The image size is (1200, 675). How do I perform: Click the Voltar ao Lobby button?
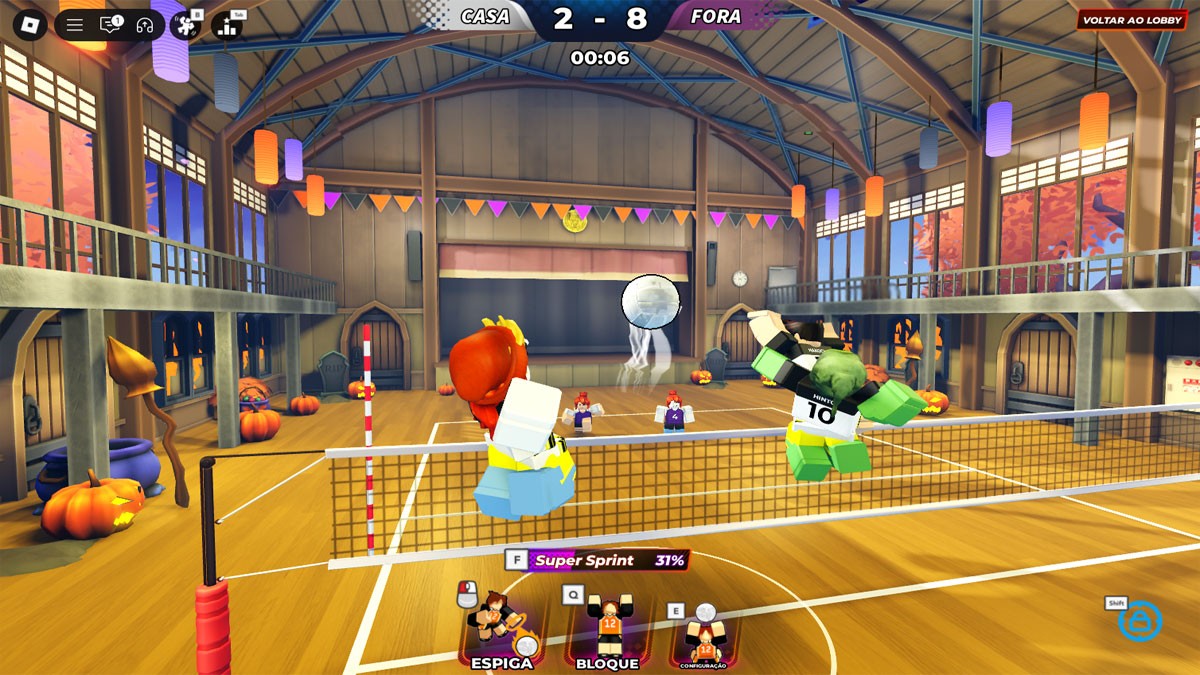pyautogui.click(x=1132, y=20)
